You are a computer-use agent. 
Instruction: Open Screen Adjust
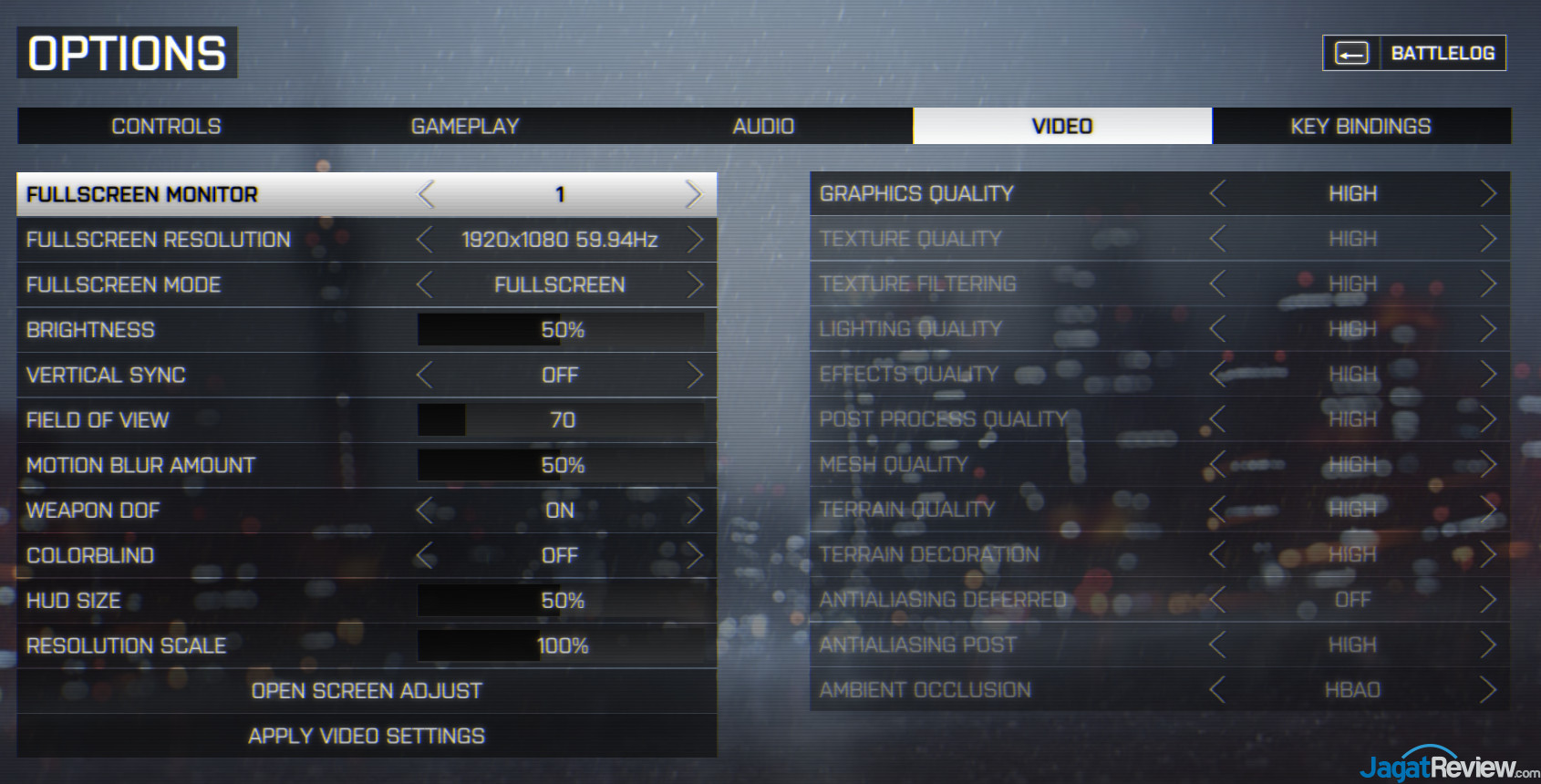(367, 691)
